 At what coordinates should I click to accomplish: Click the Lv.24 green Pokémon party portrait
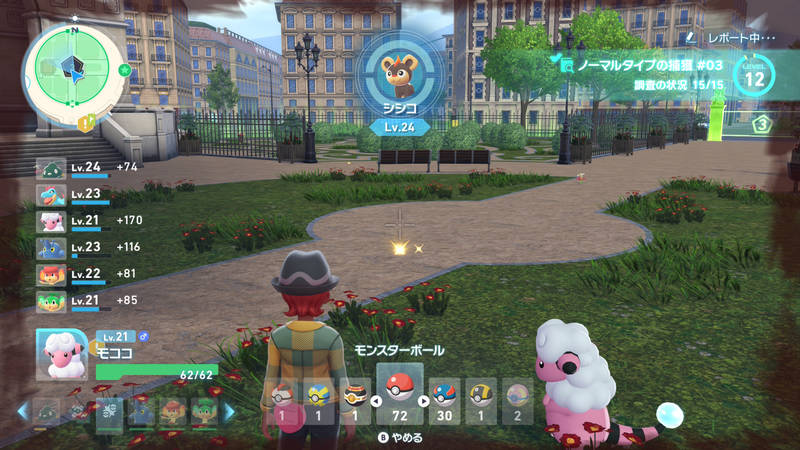(x=52, y=168)
